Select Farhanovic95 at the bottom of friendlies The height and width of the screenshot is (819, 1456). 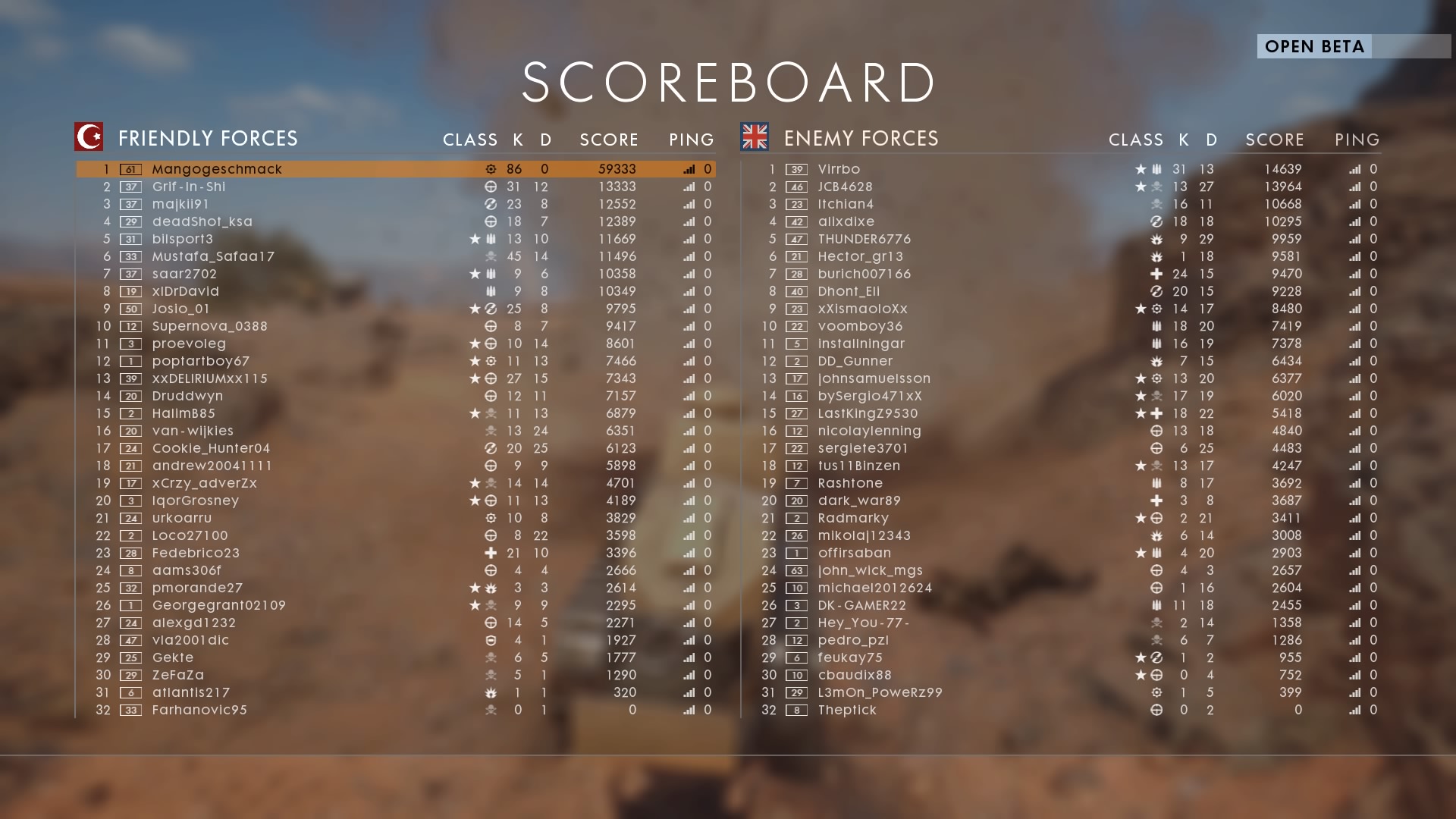[199, 710]
